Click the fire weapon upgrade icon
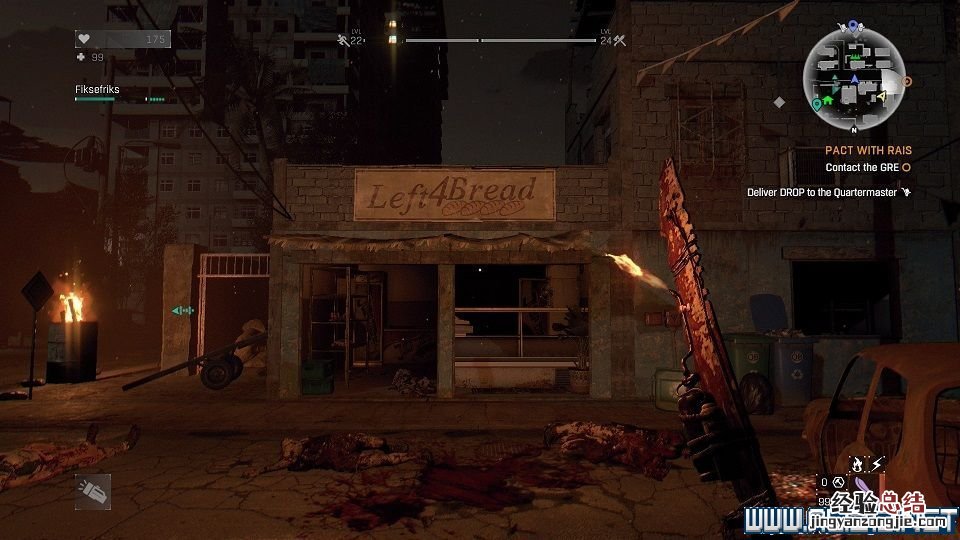Screen dimensions: 960x540 click(x=857, y=463)
